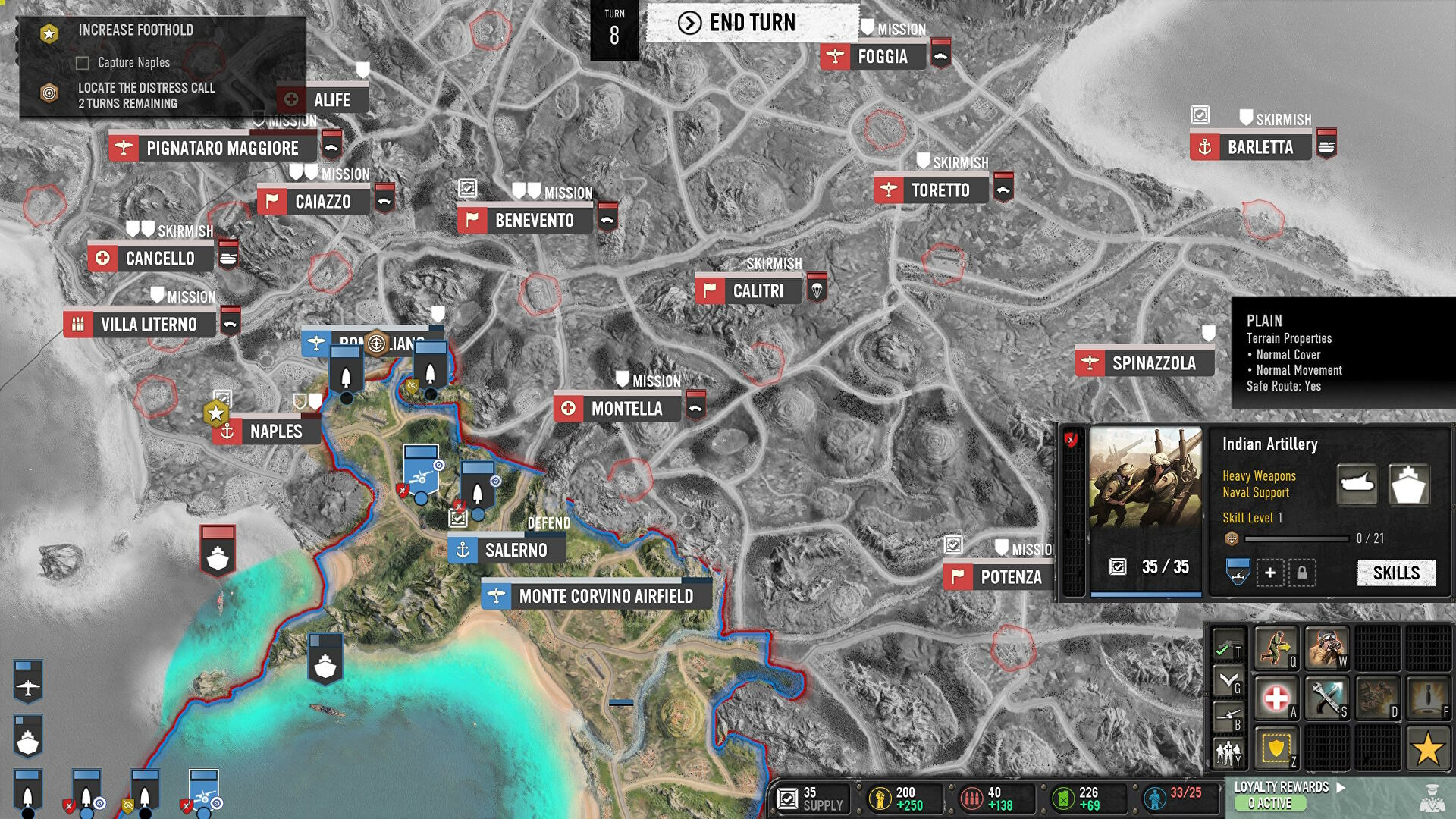Expand the Loyalty Rewards panel arrow

1341,787
